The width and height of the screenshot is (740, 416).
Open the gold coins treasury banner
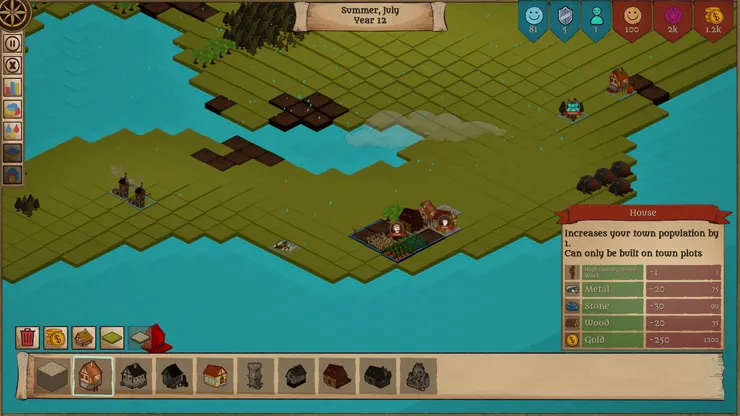pyautogui.click(x=712, y=19)
